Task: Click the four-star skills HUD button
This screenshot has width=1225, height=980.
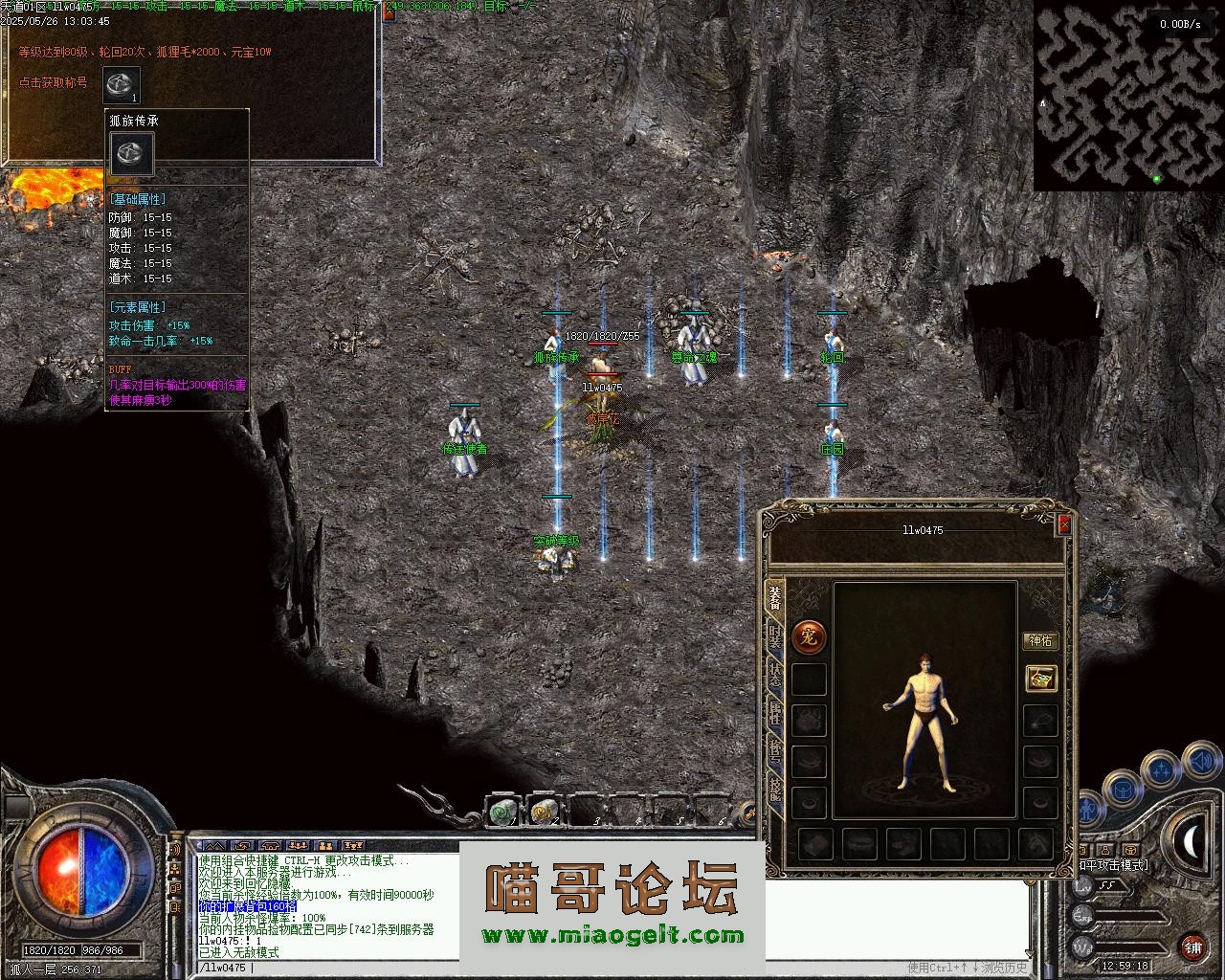Action: 1161,768
